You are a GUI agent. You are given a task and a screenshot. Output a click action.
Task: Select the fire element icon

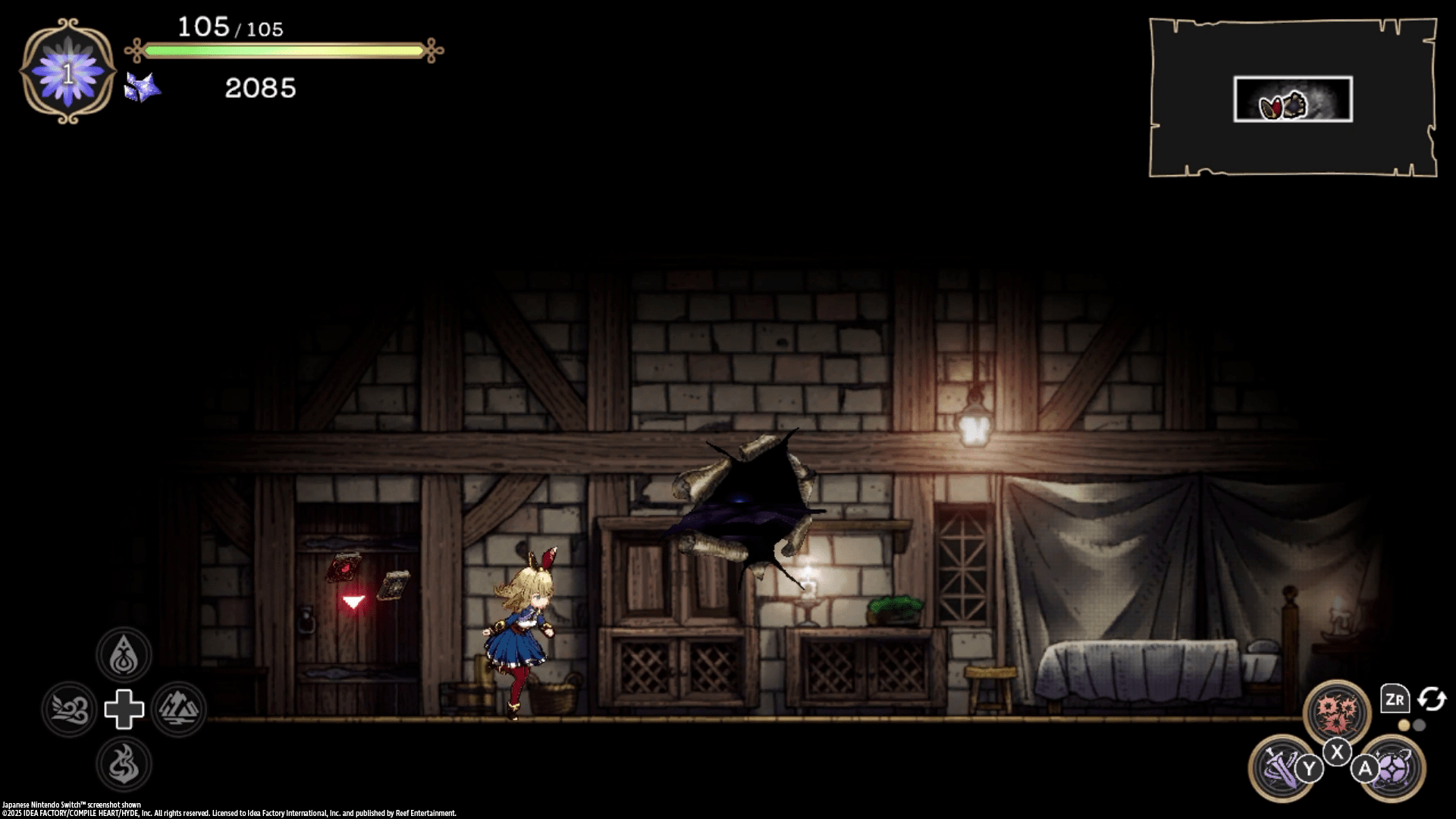pyautogui.click(x=123, y=765)
